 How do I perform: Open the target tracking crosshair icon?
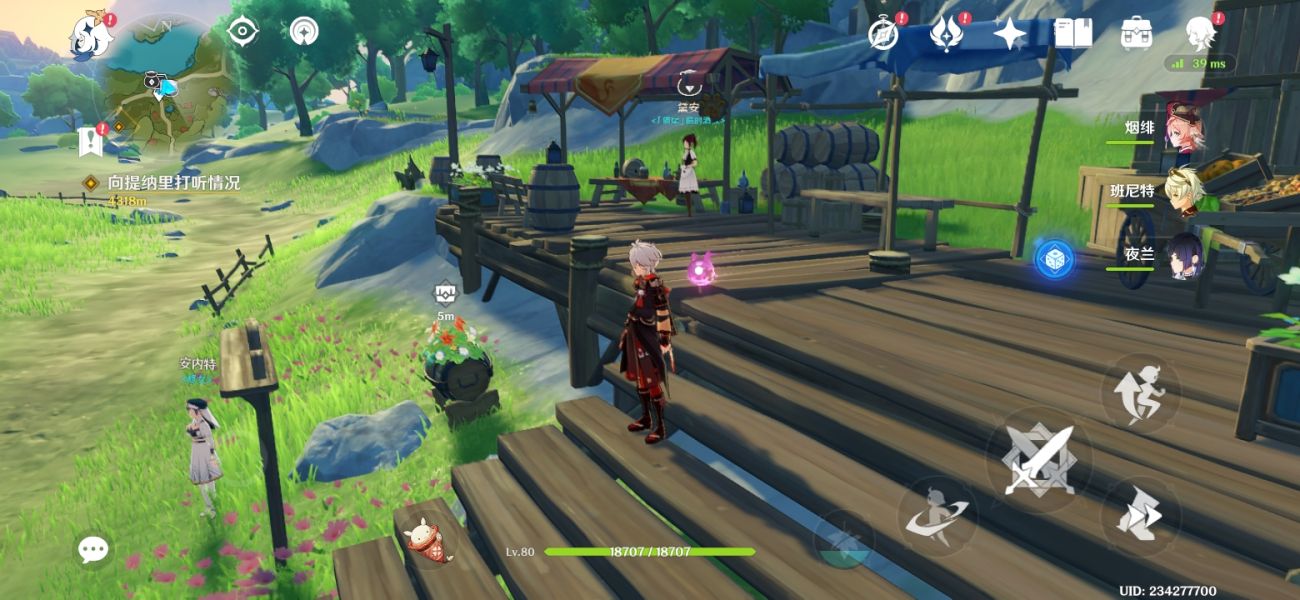[x=242, y=32]
